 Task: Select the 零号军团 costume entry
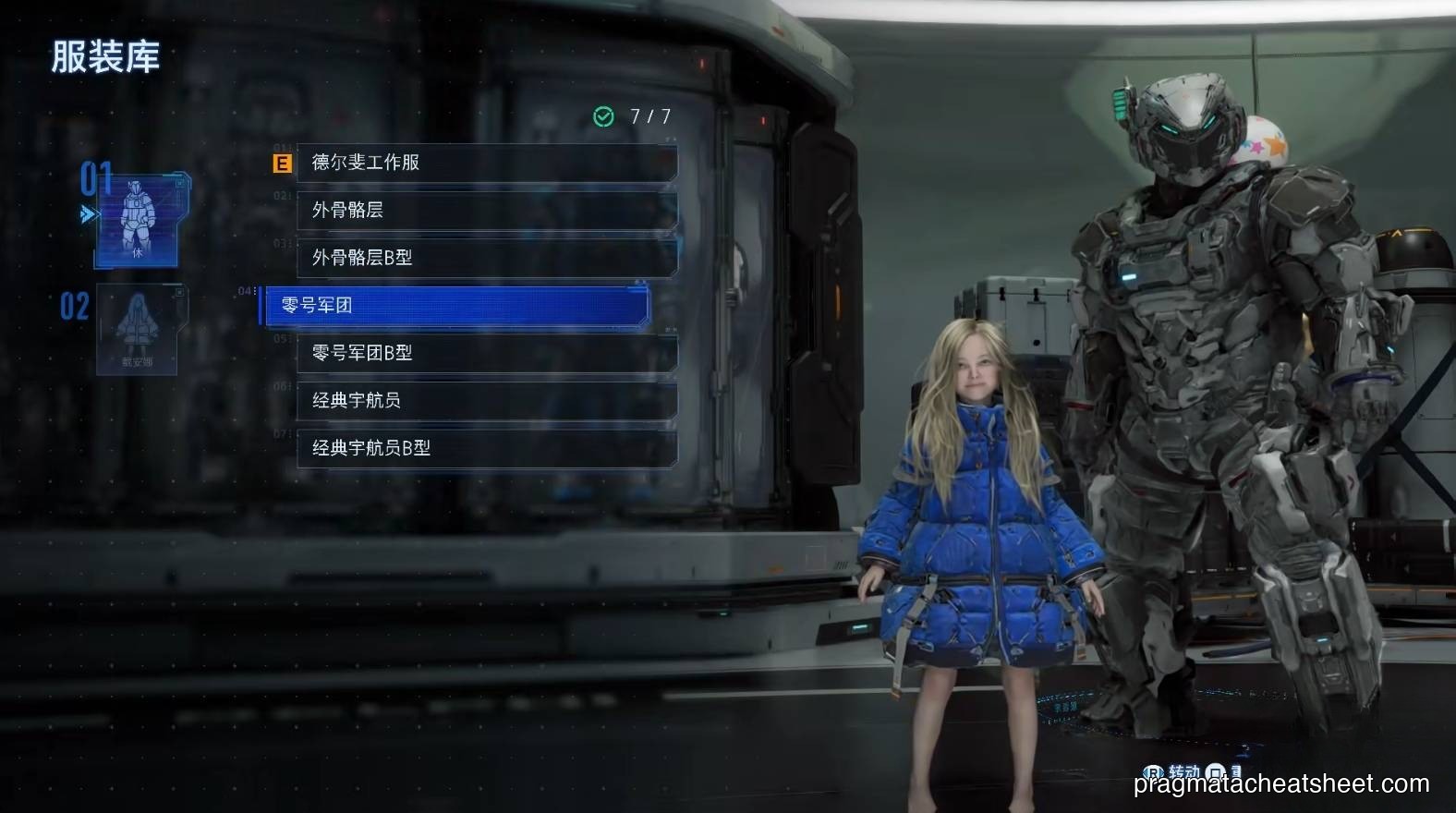(453, 305)
